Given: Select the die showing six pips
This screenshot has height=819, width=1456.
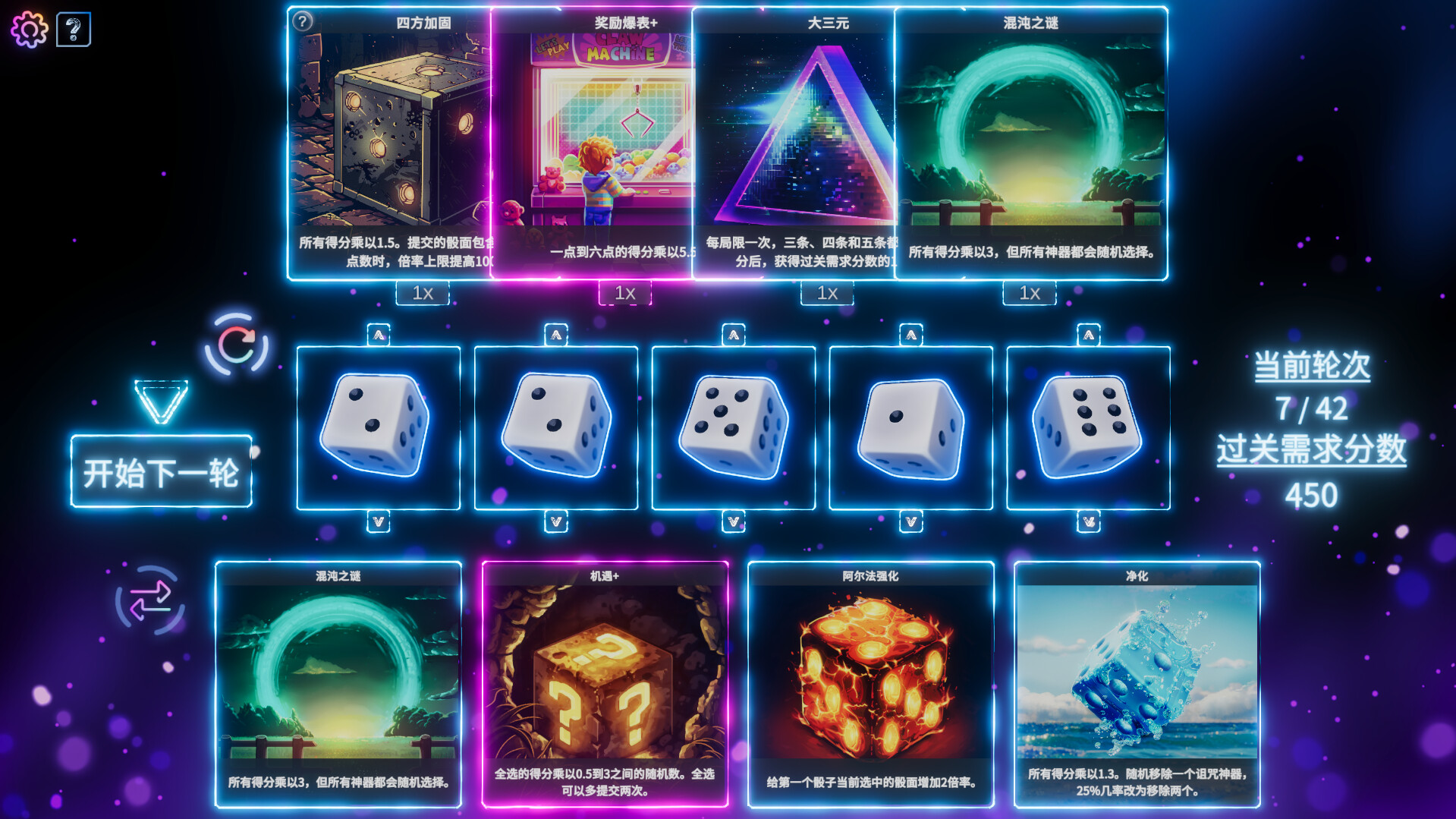Looking at the screenshot, I should pyautogui.click(x=1087, y=429).
